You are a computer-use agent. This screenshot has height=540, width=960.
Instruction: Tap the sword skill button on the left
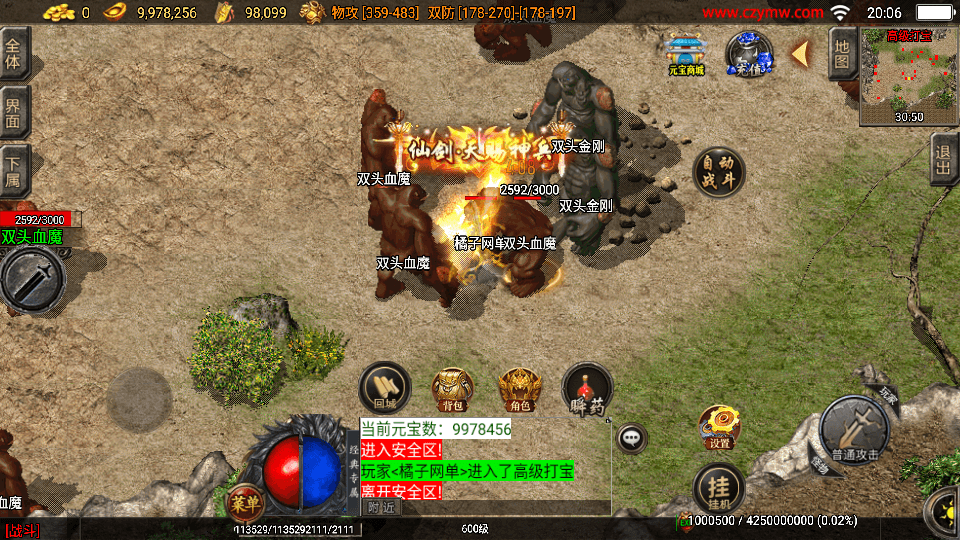click(x=30, y=279)
